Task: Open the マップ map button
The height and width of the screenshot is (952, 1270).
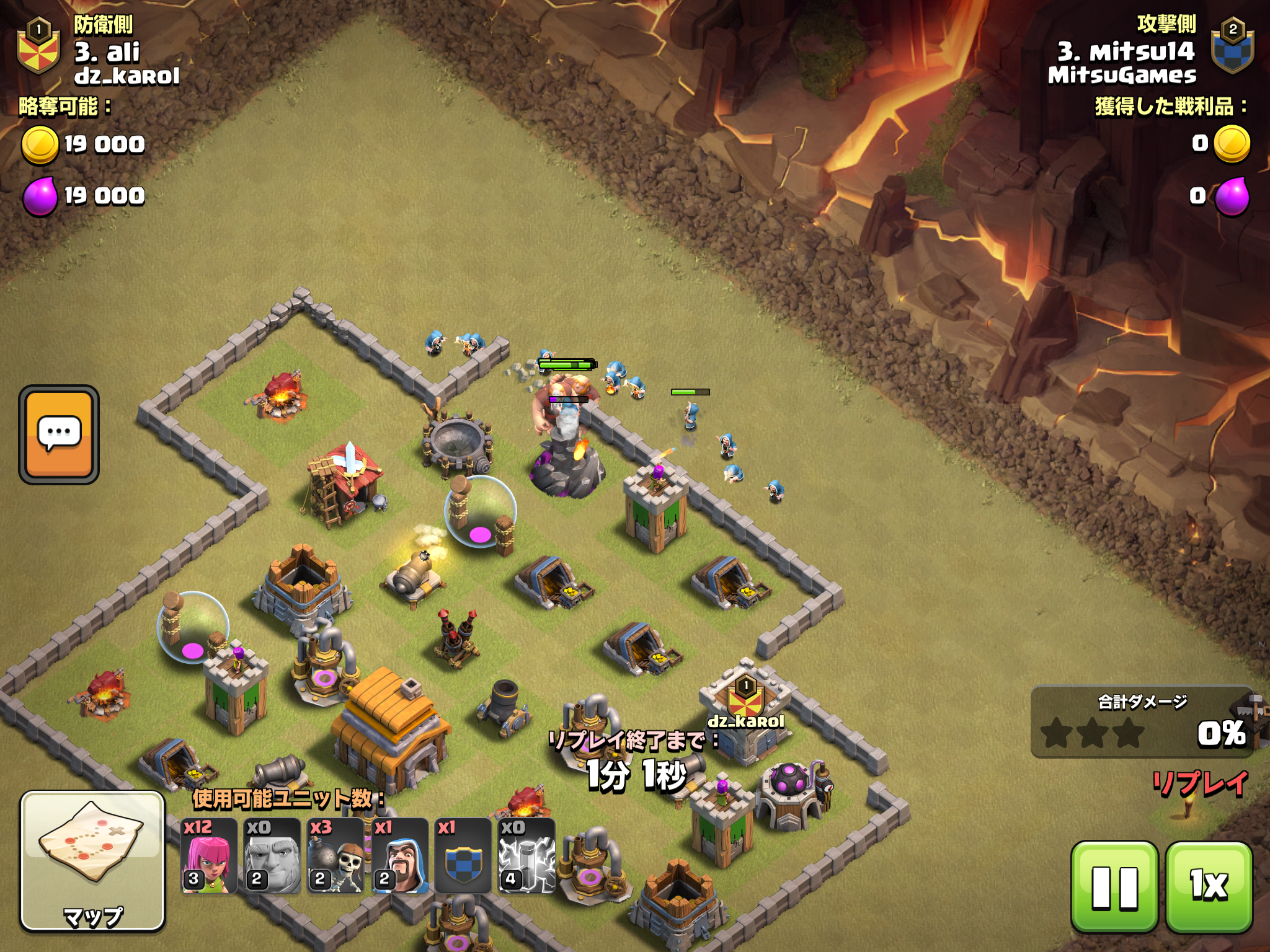Action: [x=93, y=861]
